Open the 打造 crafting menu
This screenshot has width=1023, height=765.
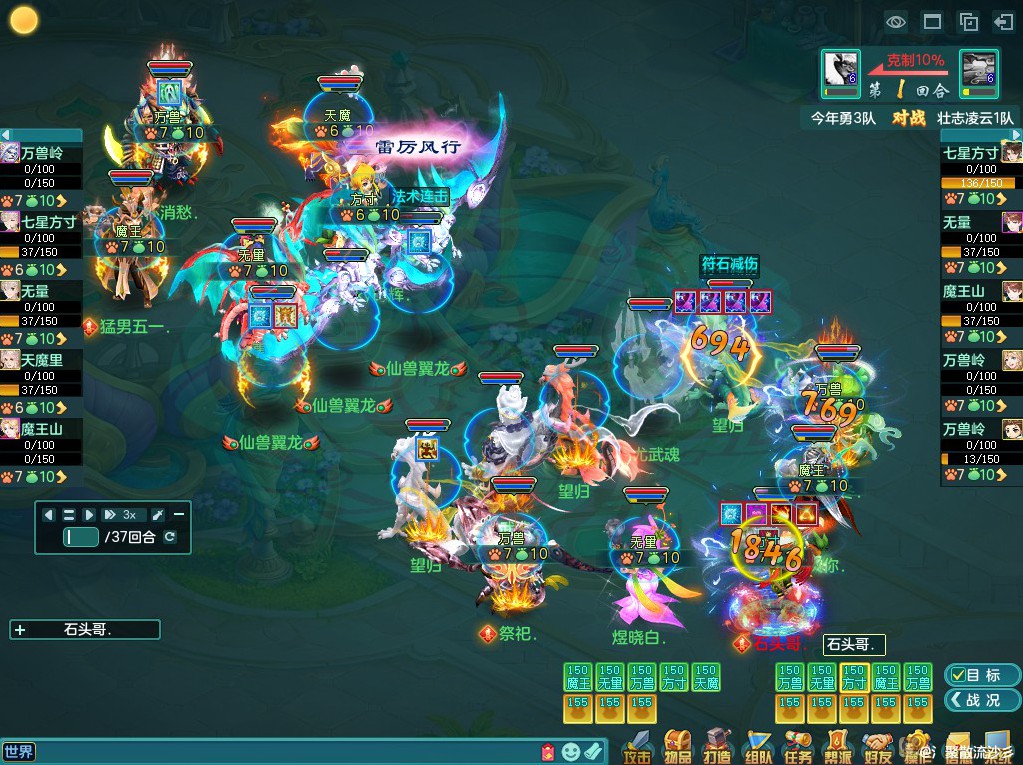(x=717, y=745)
